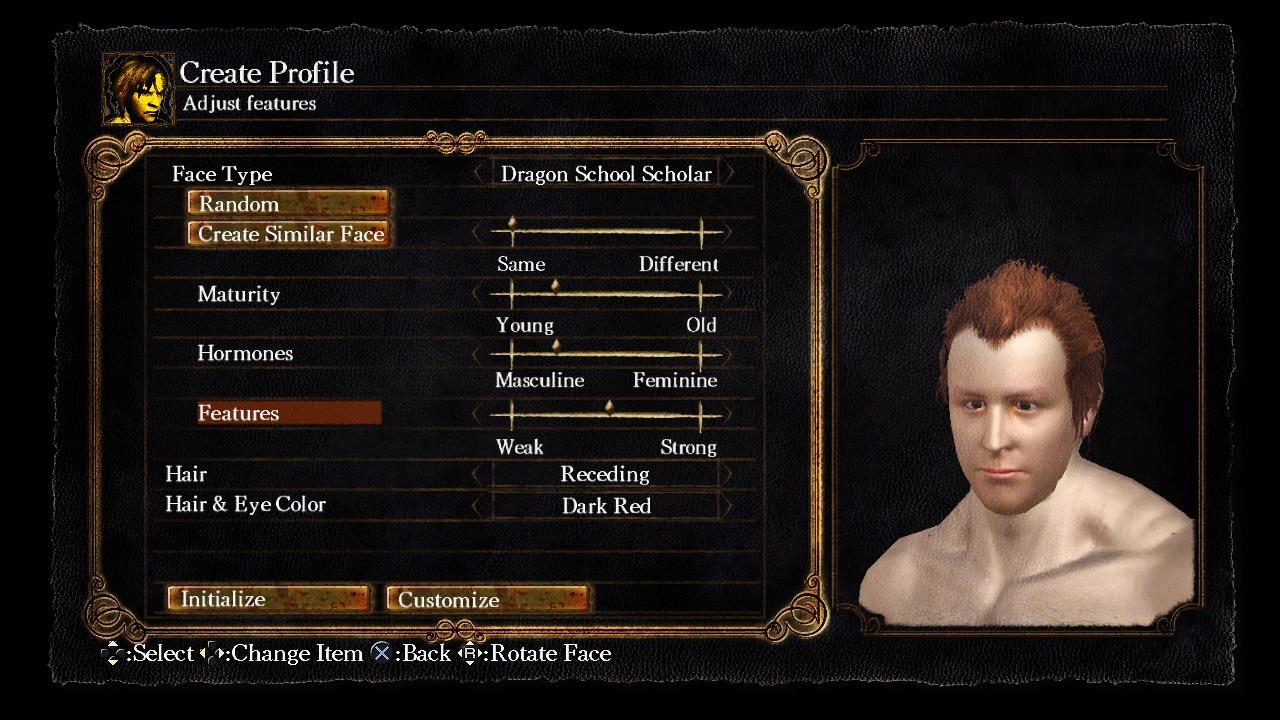1280x720 pixels.
Task: Go to the previous hairstyle before Receding
Action: point(478,475)
